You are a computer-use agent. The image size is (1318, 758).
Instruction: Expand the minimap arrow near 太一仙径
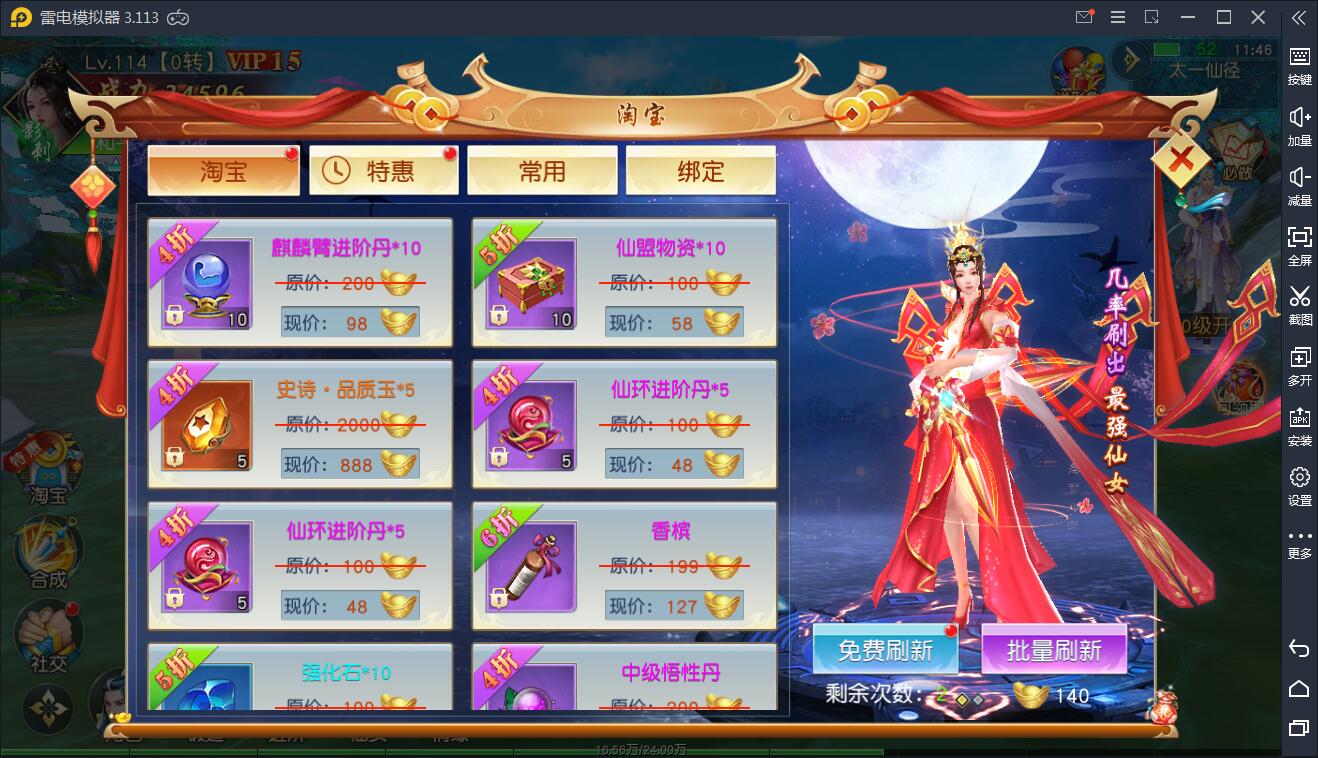pyautogui.click(x=1130, y=60)
